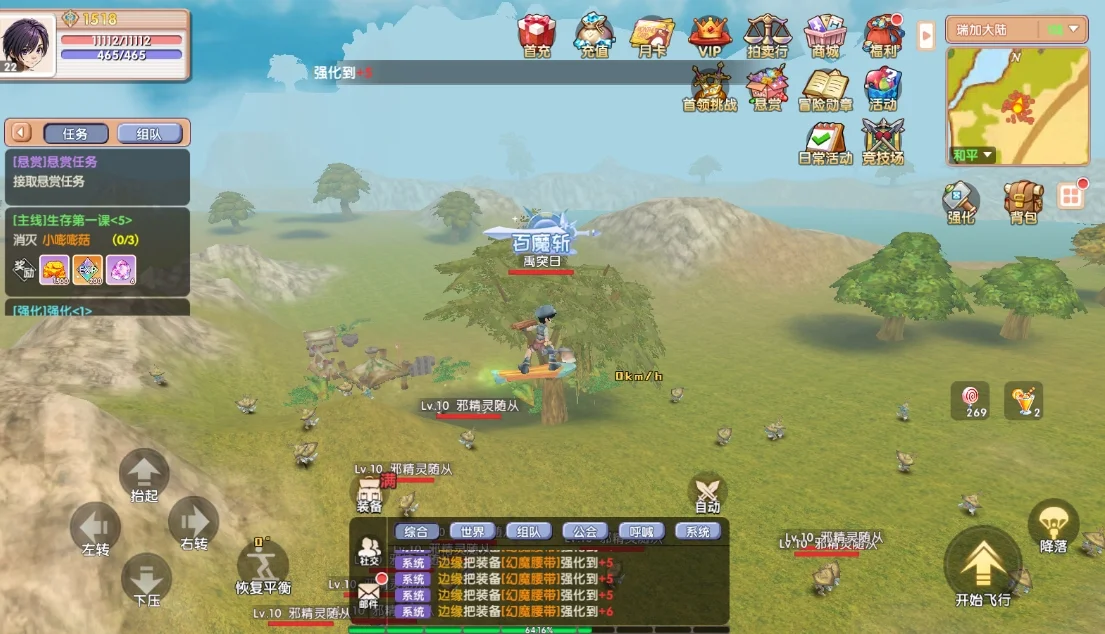Image resolution: width=1105 pixels, height=634 pixels.
Task: Open the 充值 recharge shop
Action: (x=594, y=34)
